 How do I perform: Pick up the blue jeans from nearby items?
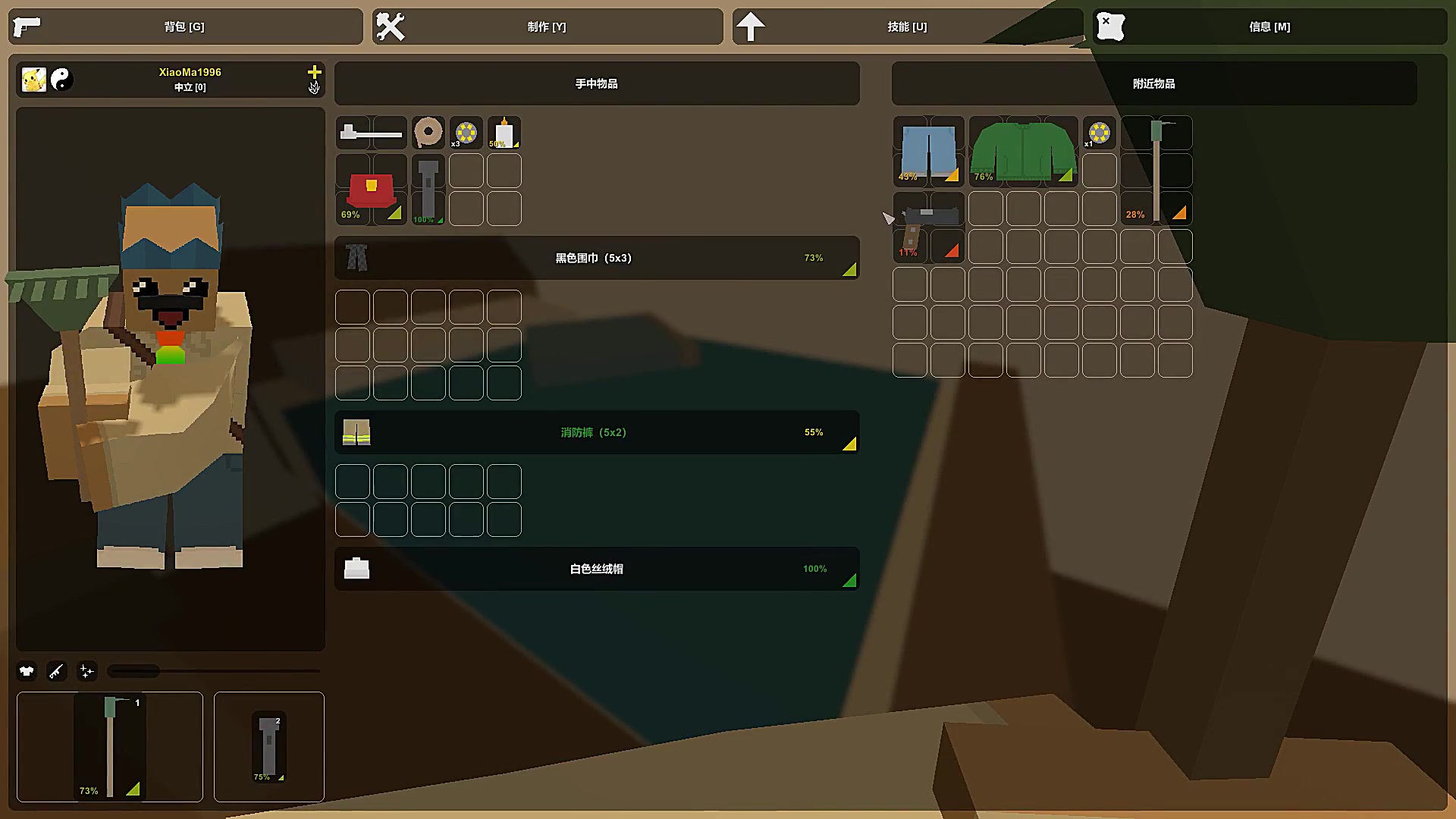point(928,152)
